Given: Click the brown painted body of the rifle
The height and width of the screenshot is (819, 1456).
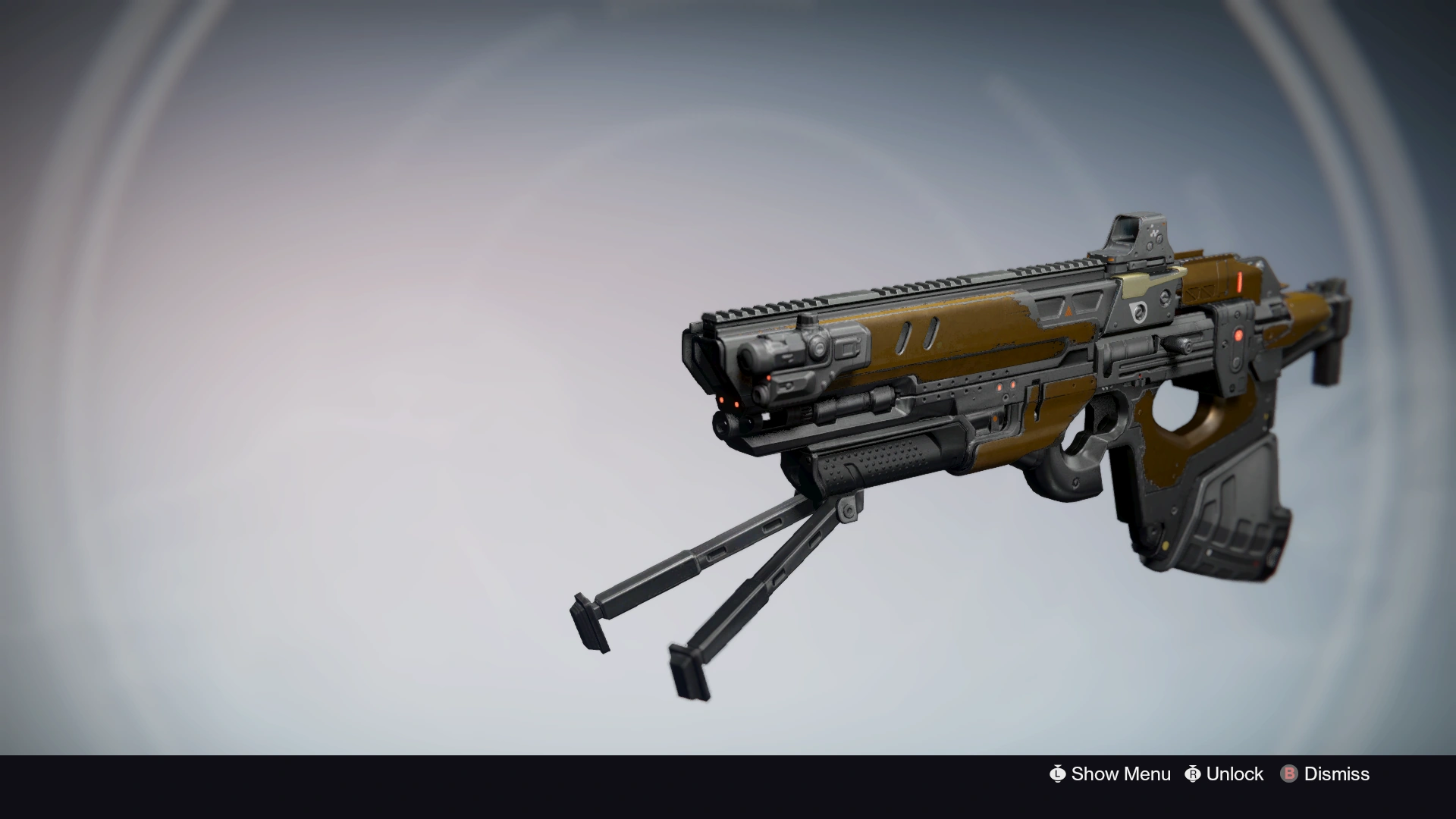Looking at the screenshot, I should coord(978,334).
